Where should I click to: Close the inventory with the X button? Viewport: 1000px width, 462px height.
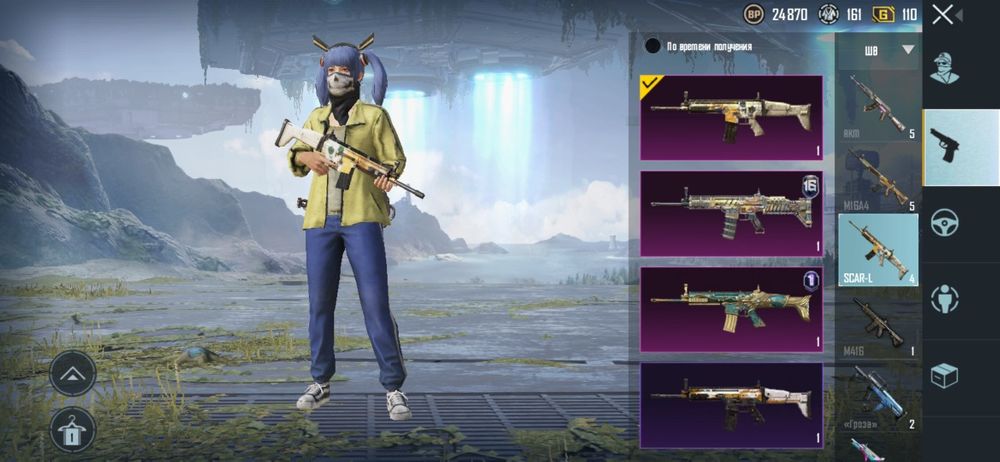(x=943, y=14)
